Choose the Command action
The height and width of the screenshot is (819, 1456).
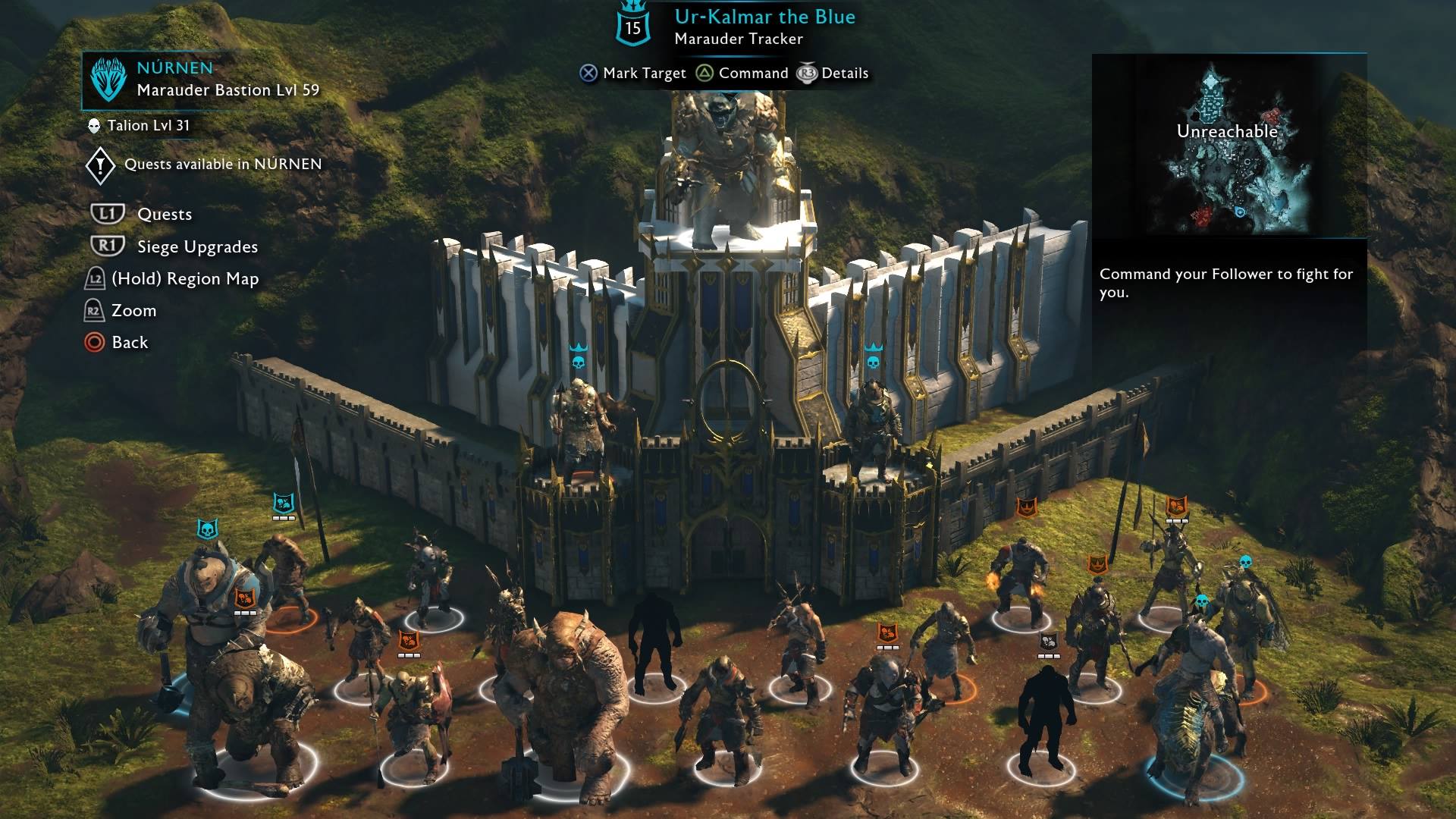tap(752, 74)
